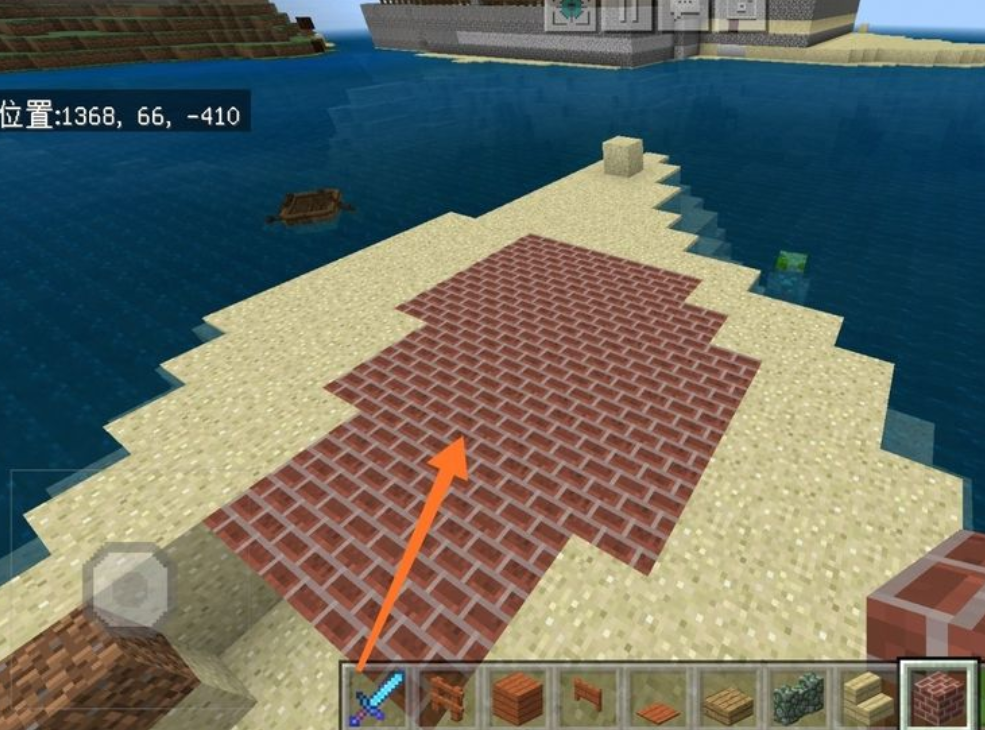Choose the acacia planks block slot

pyautogui.click(x=517, y=696)
